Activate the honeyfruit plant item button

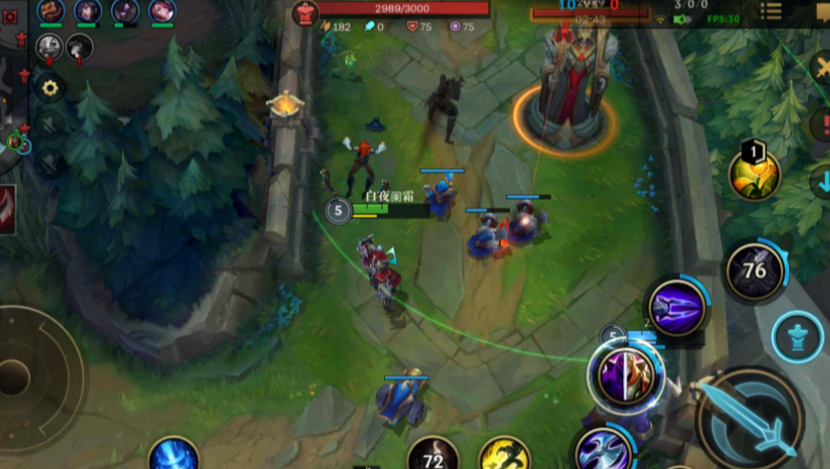click(755, 176)
